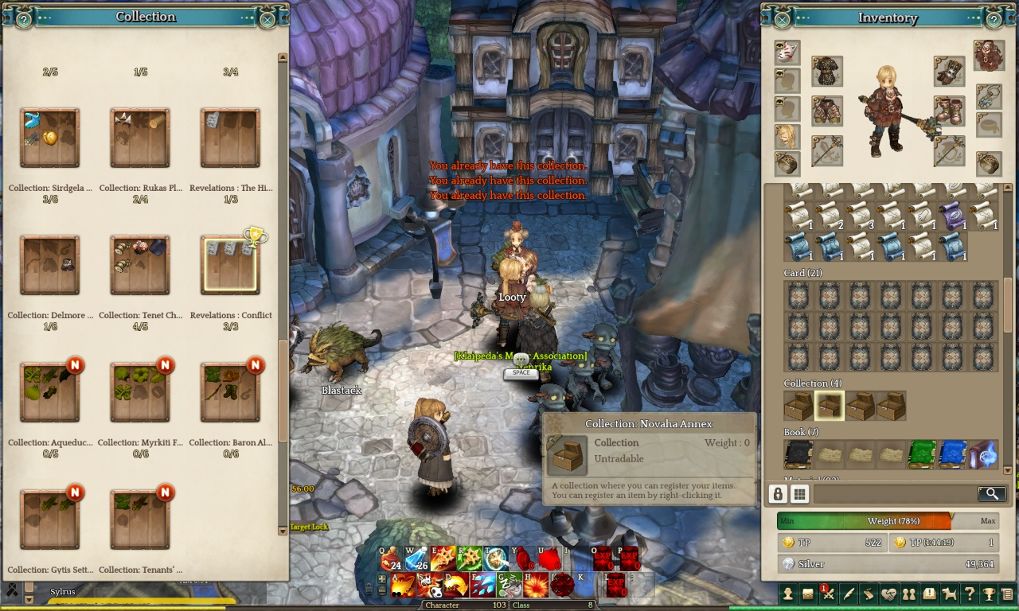The image size is (1019, 611).
Task: Choose the new Aqueduct collection box
Action: (x=49, y=392)
